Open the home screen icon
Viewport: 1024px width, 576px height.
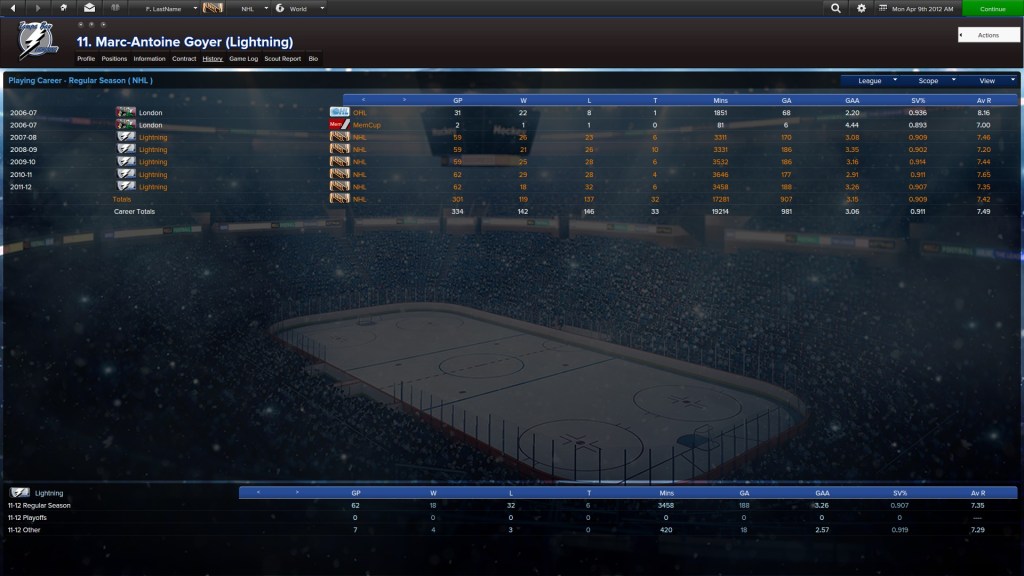coord(64,8)
